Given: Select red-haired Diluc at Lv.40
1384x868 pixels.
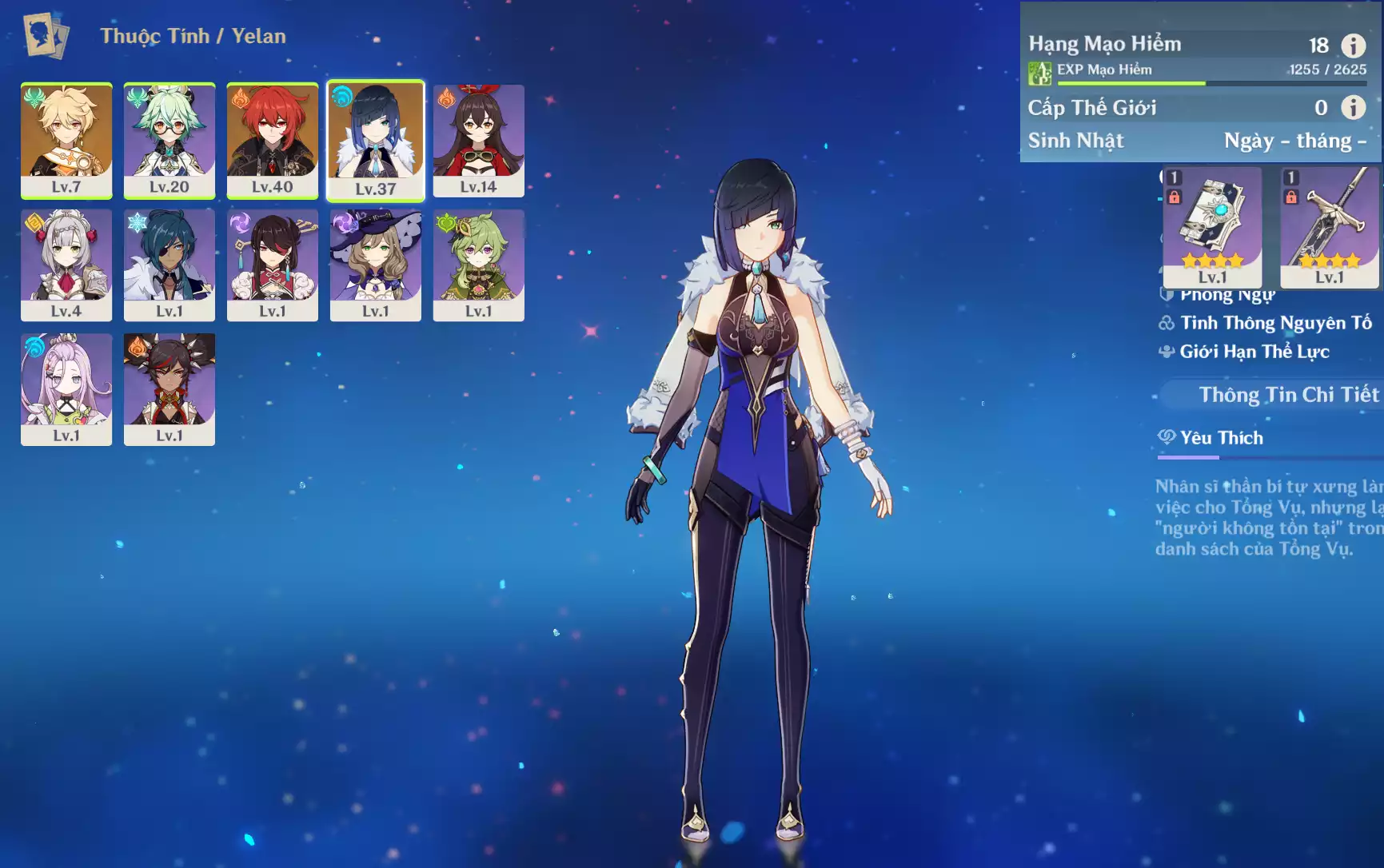Looking at the screenshot, I should (x=273, y=140).
